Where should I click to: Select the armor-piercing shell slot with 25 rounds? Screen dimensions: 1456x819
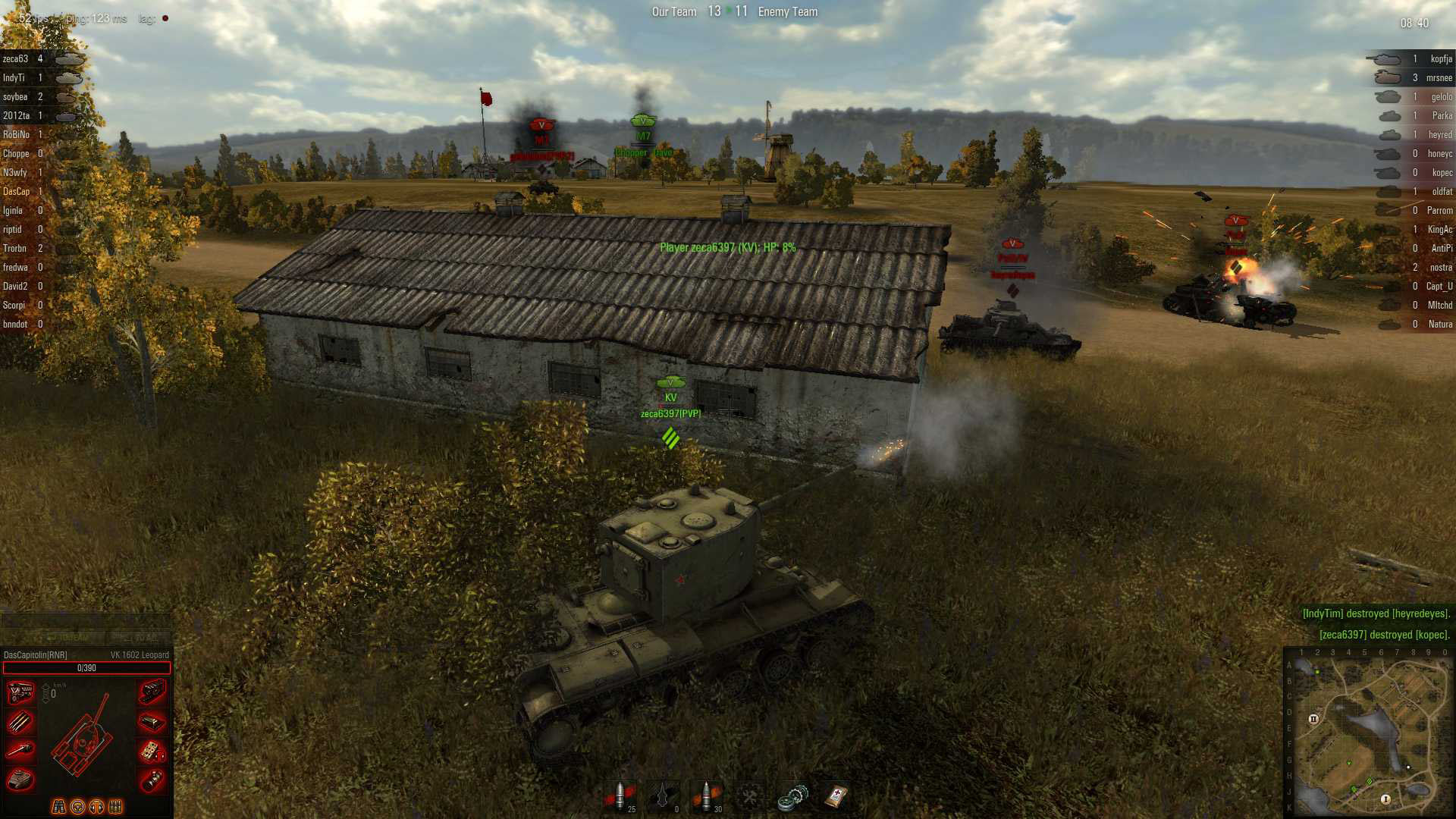click(x=620, y=796)
